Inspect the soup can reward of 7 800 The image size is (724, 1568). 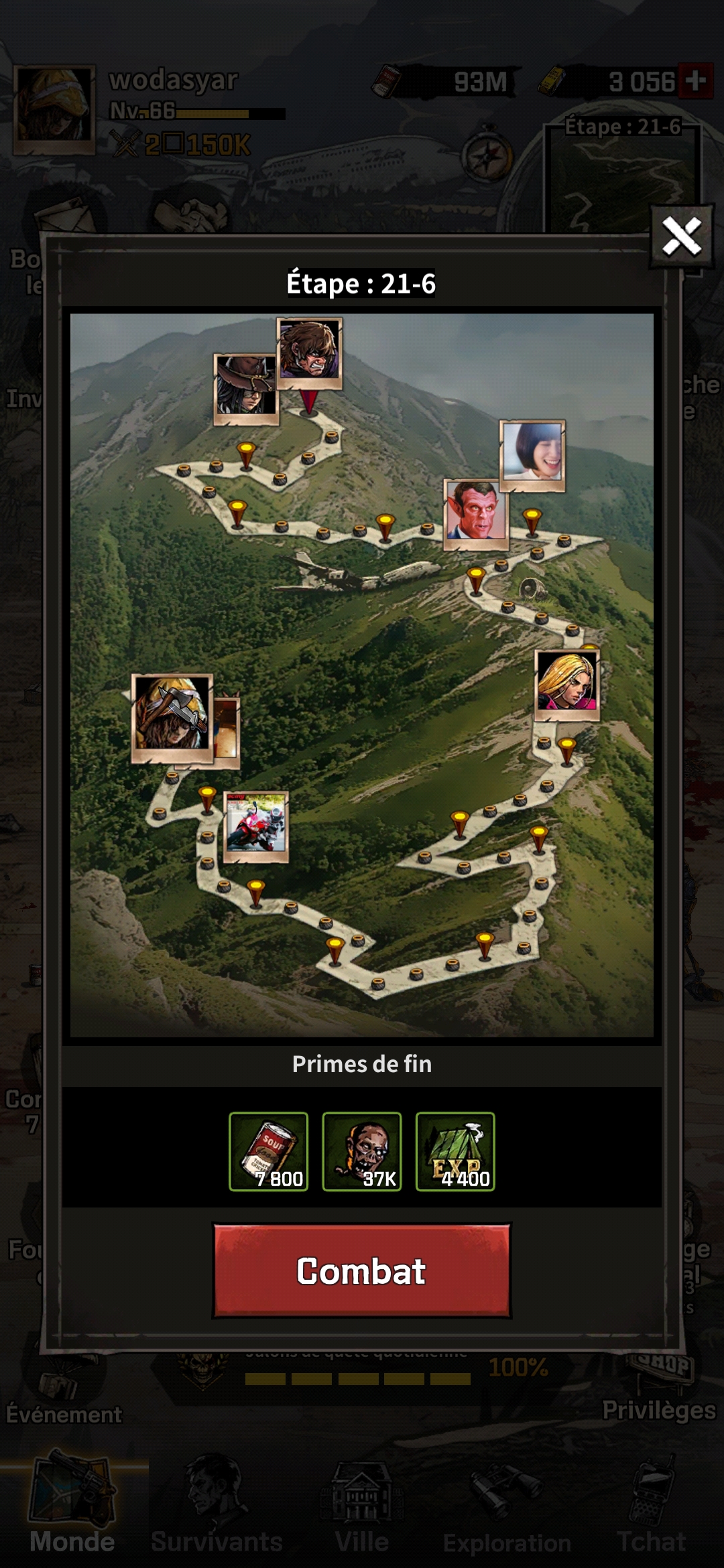pos(268,1151)
